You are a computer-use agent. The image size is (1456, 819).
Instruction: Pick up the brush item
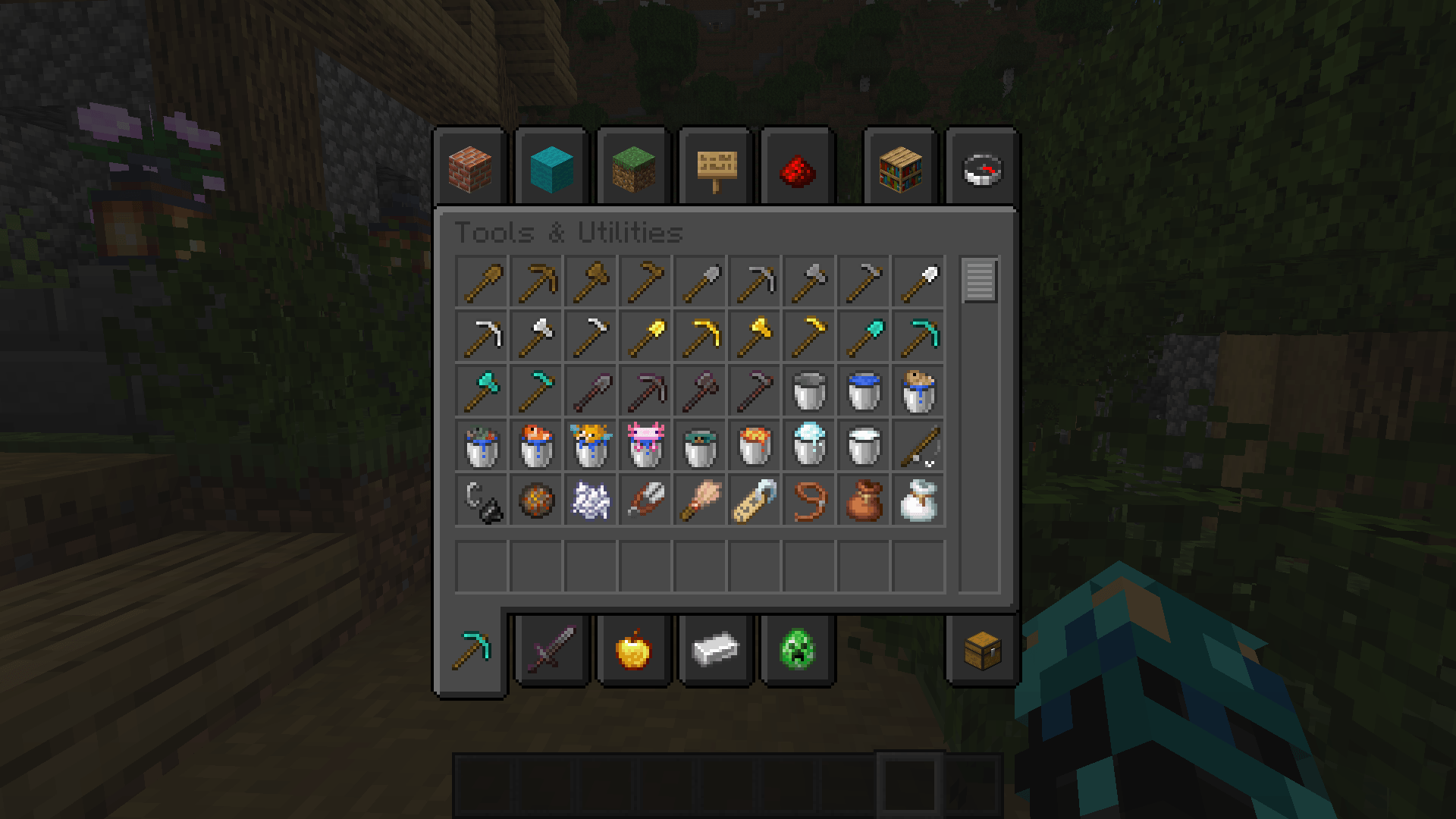pyautogui.click(x=698, y=498)
